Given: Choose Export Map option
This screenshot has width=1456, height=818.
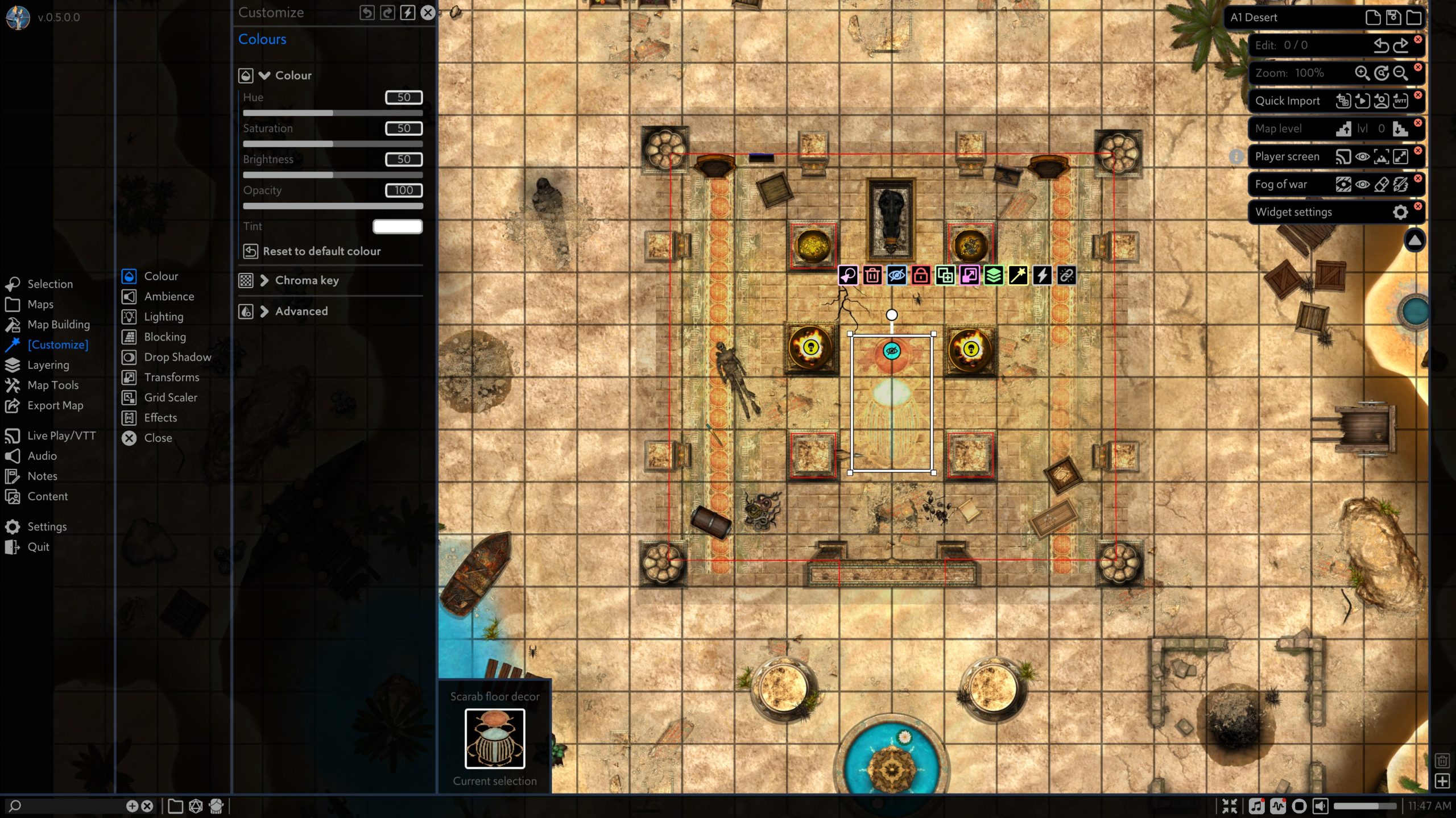Looking at the screenshot, I should pyautogui.click(x=55, y=405).
